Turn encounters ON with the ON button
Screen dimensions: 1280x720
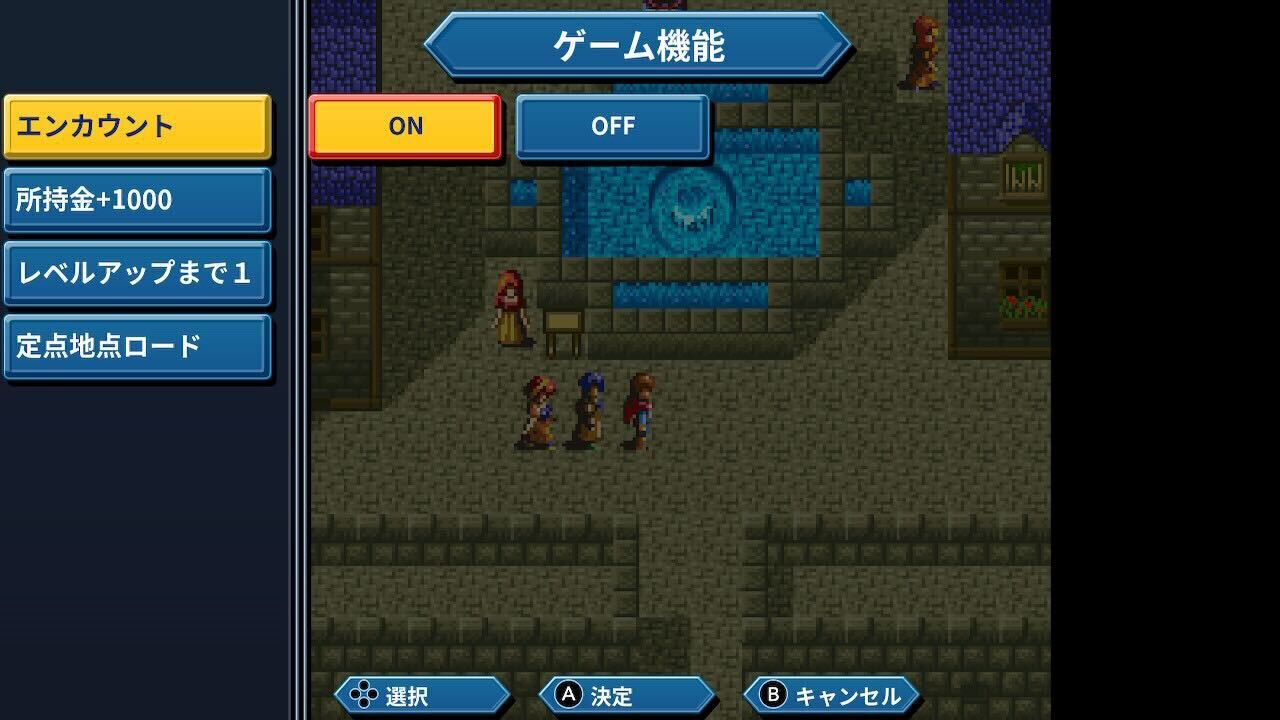403,126
